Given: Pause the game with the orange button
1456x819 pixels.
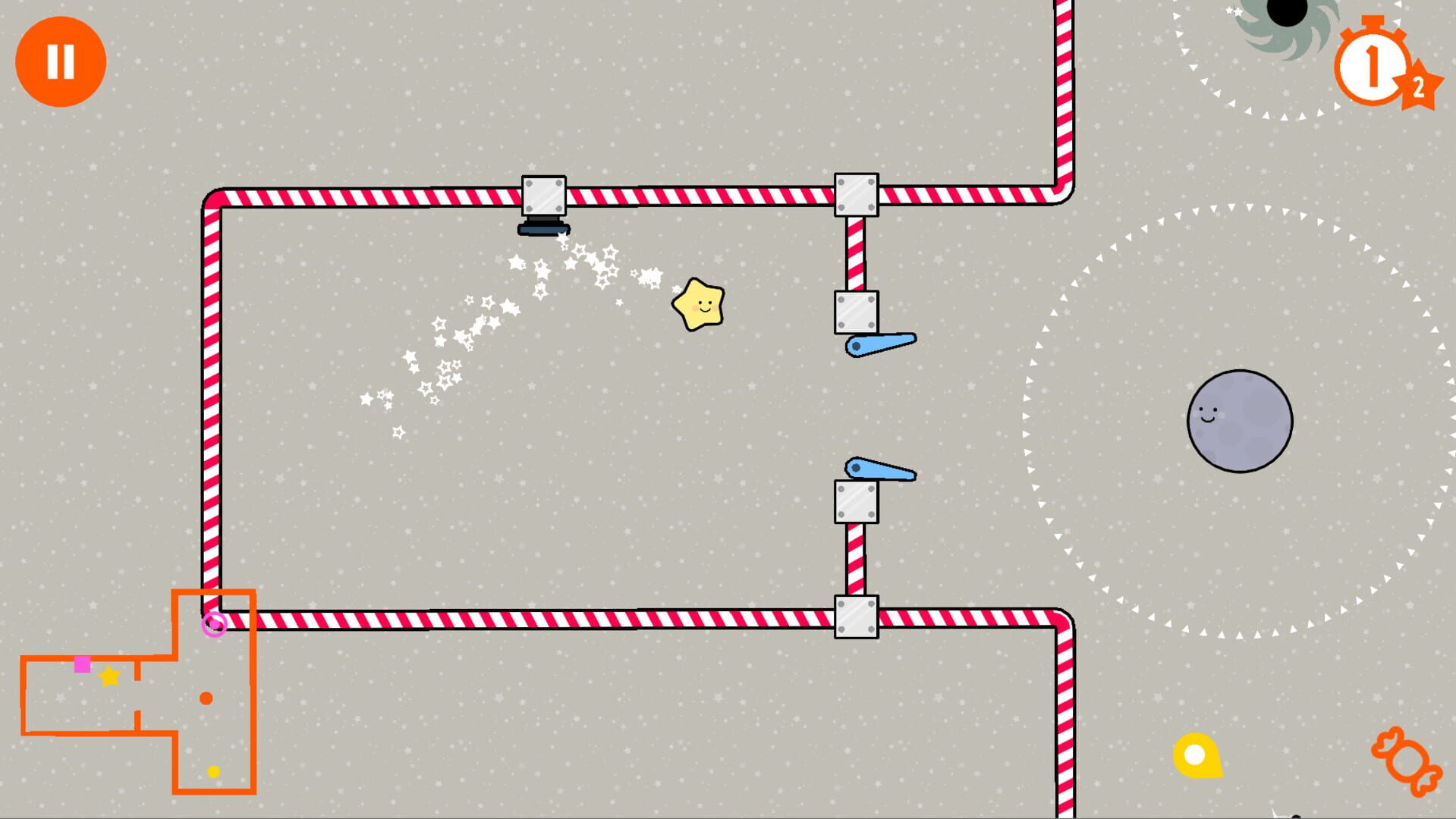Looking at the screenshot, I should pos(61,61).
